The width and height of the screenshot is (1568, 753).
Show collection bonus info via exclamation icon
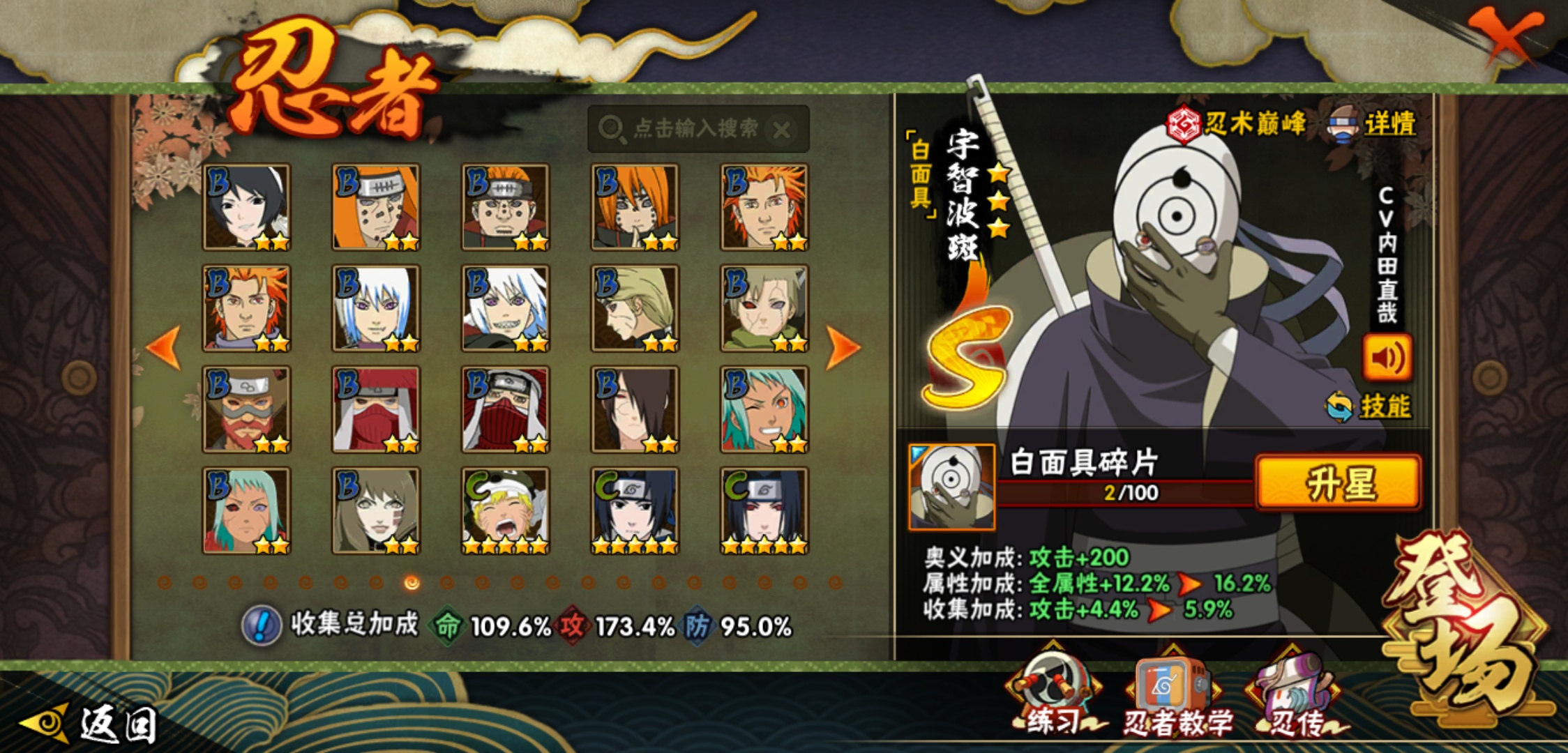click(x=262, y=625)
